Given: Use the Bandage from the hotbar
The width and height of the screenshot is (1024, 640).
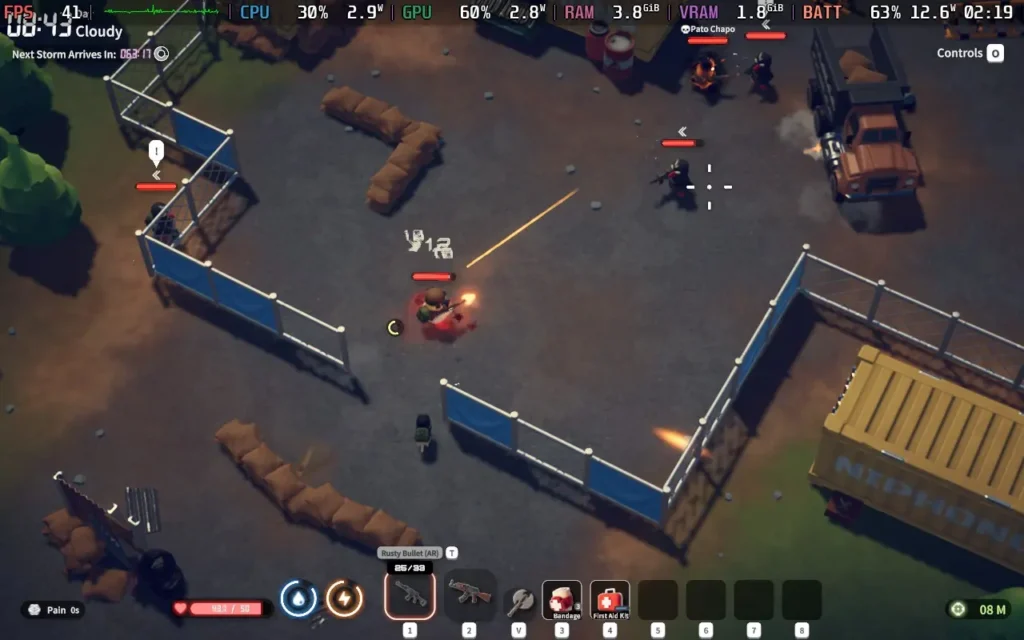Looking at the screenshot, I should (x=562, y=600).
